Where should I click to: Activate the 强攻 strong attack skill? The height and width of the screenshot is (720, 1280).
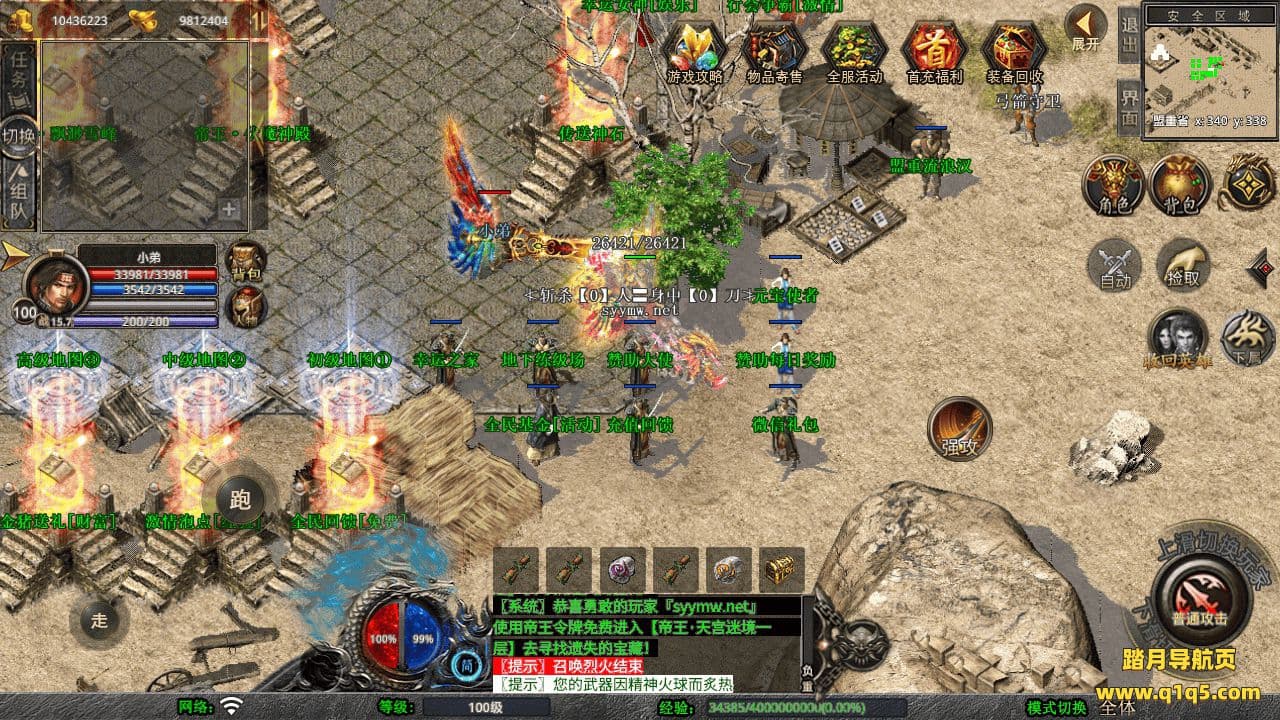coord(959,428)
